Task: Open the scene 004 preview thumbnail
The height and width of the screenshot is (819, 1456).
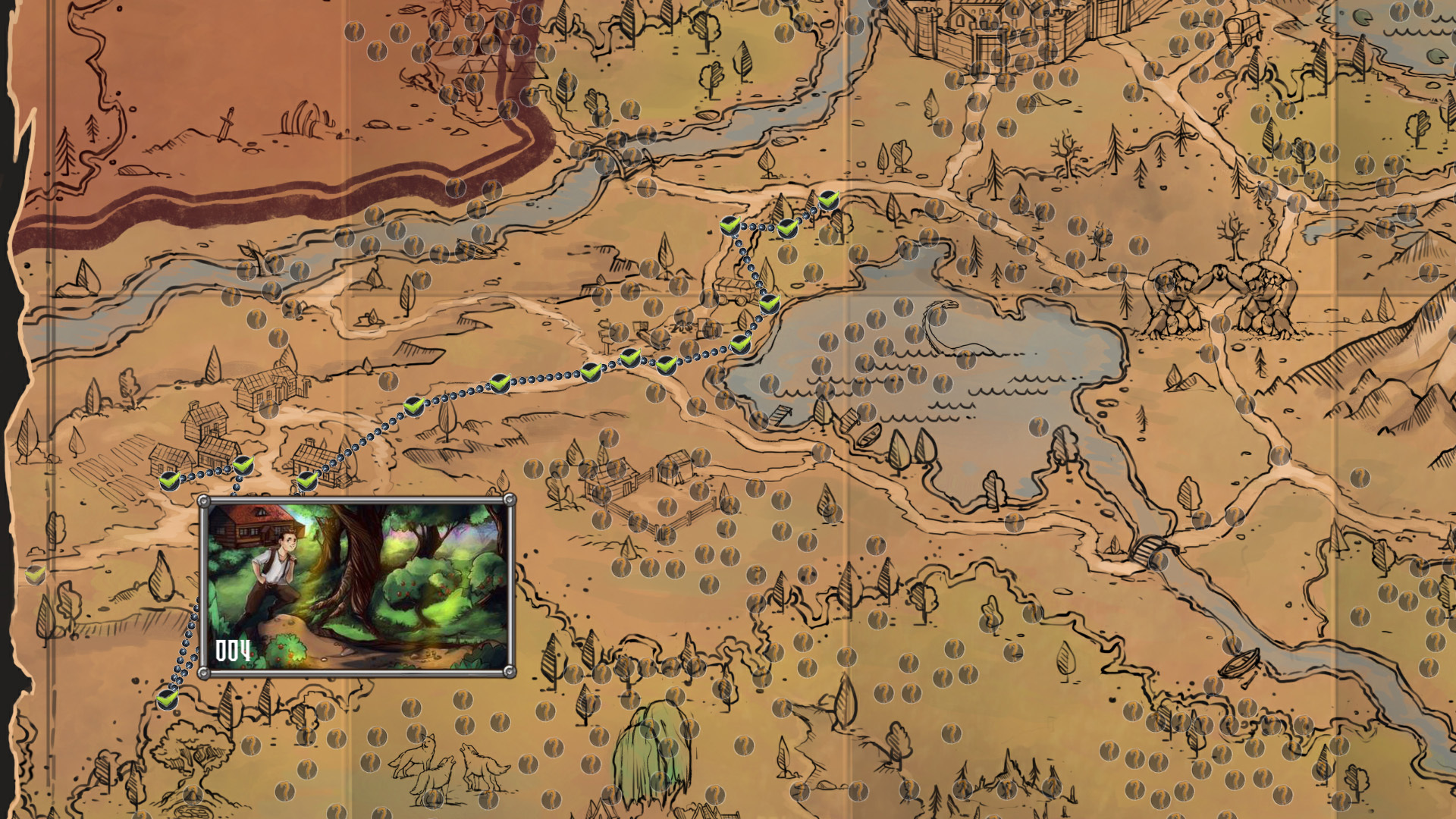Action: click(356, 585)
